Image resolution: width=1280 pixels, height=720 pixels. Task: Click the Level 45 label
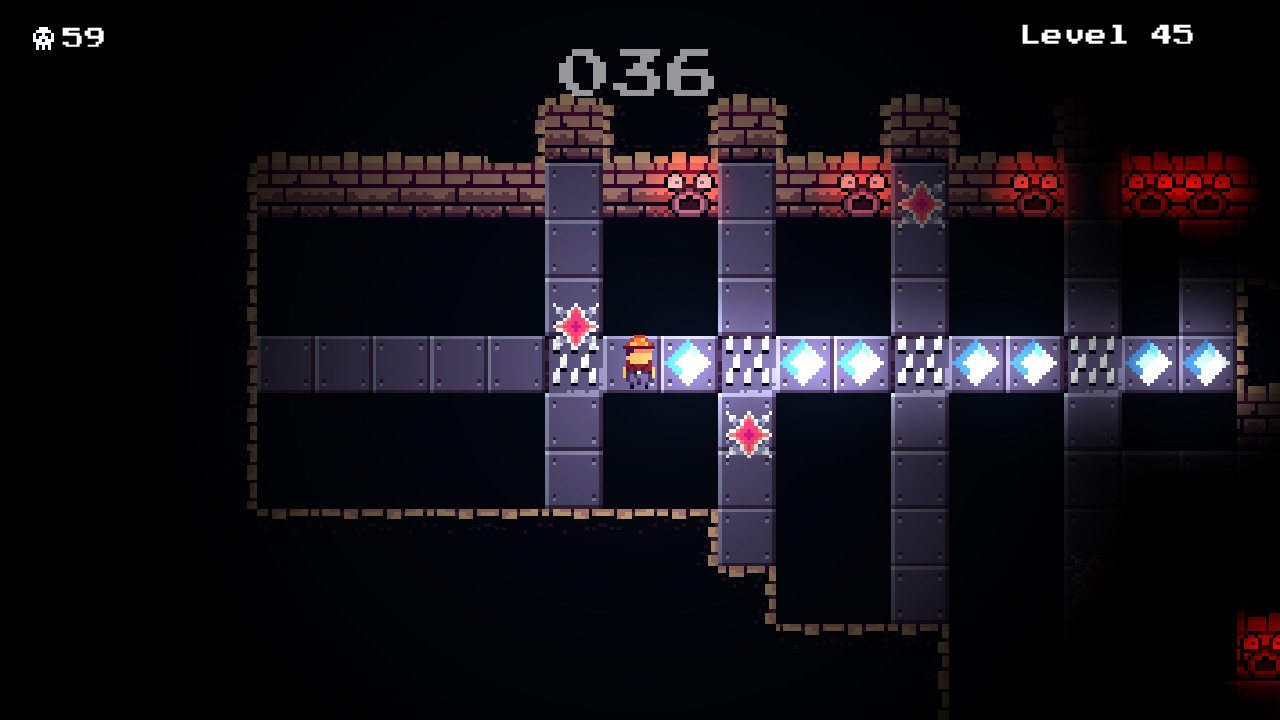click(x=1105, y=35)
